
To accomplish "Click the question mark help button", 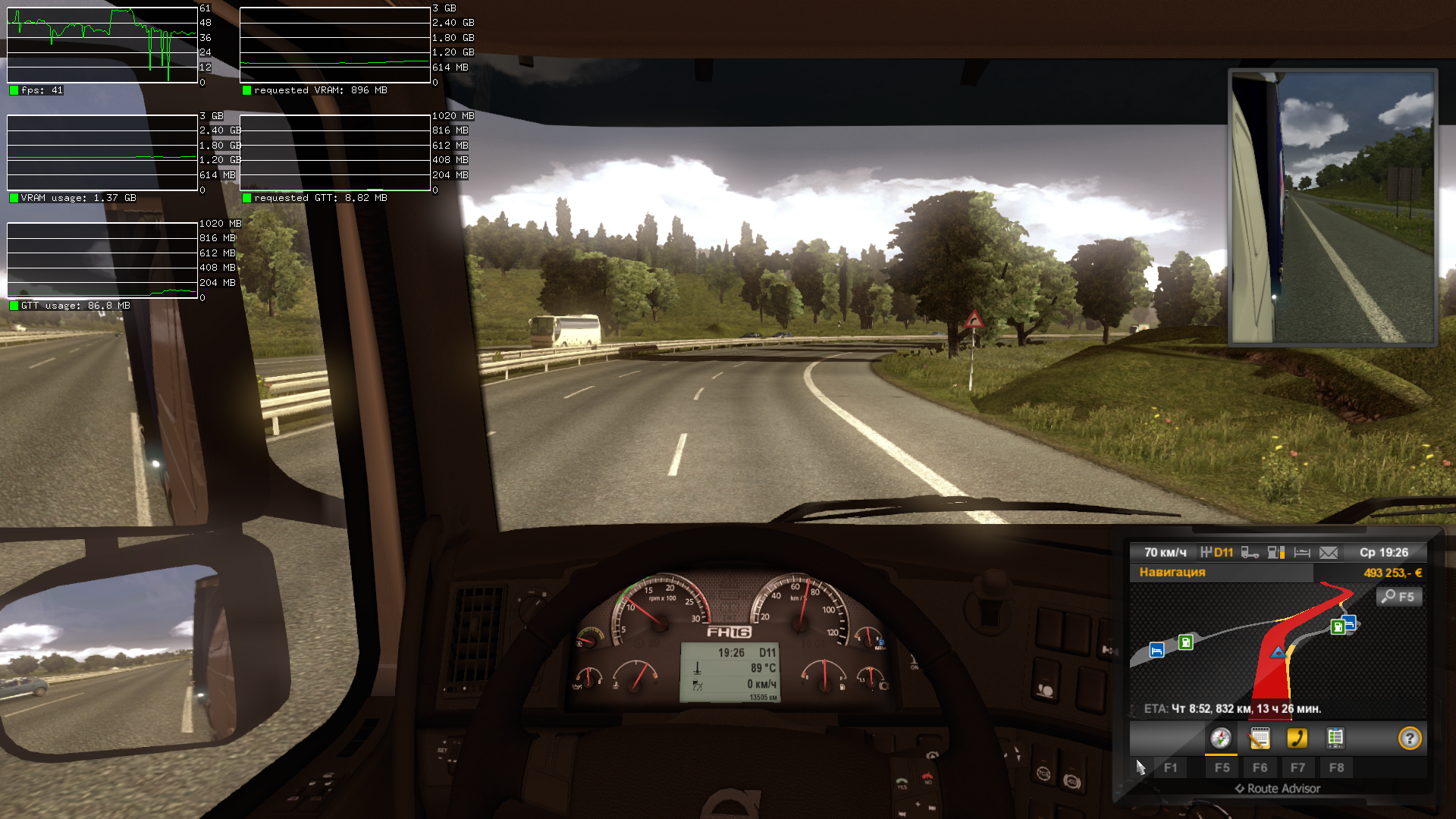I will (1409, 739).
